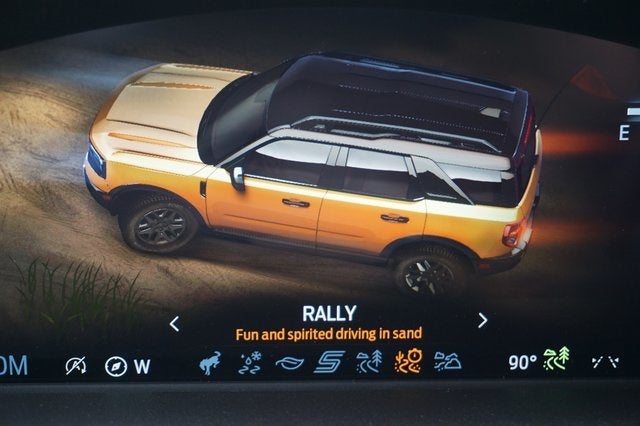Screen dimensions: 640x426
Task: Choose the rock crawl mode icon
Action: [x=447, y=361]
